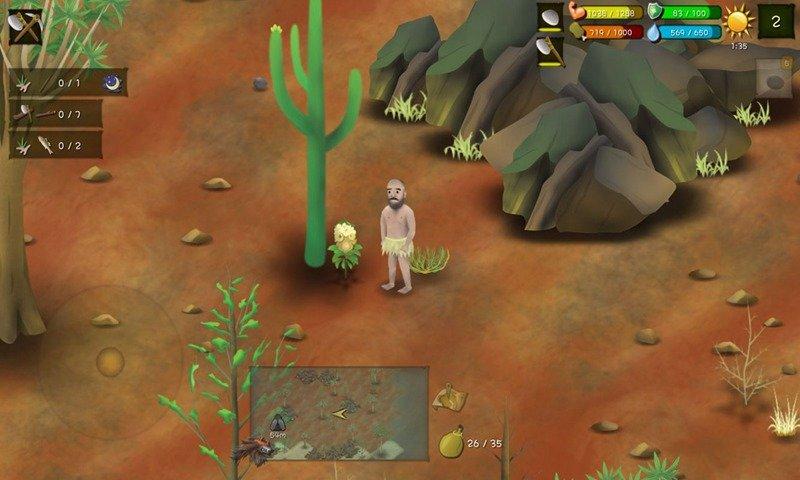Open the crafting menu with crossed axe icon
The height and width of the screenshot is (480, 800).
25,25
